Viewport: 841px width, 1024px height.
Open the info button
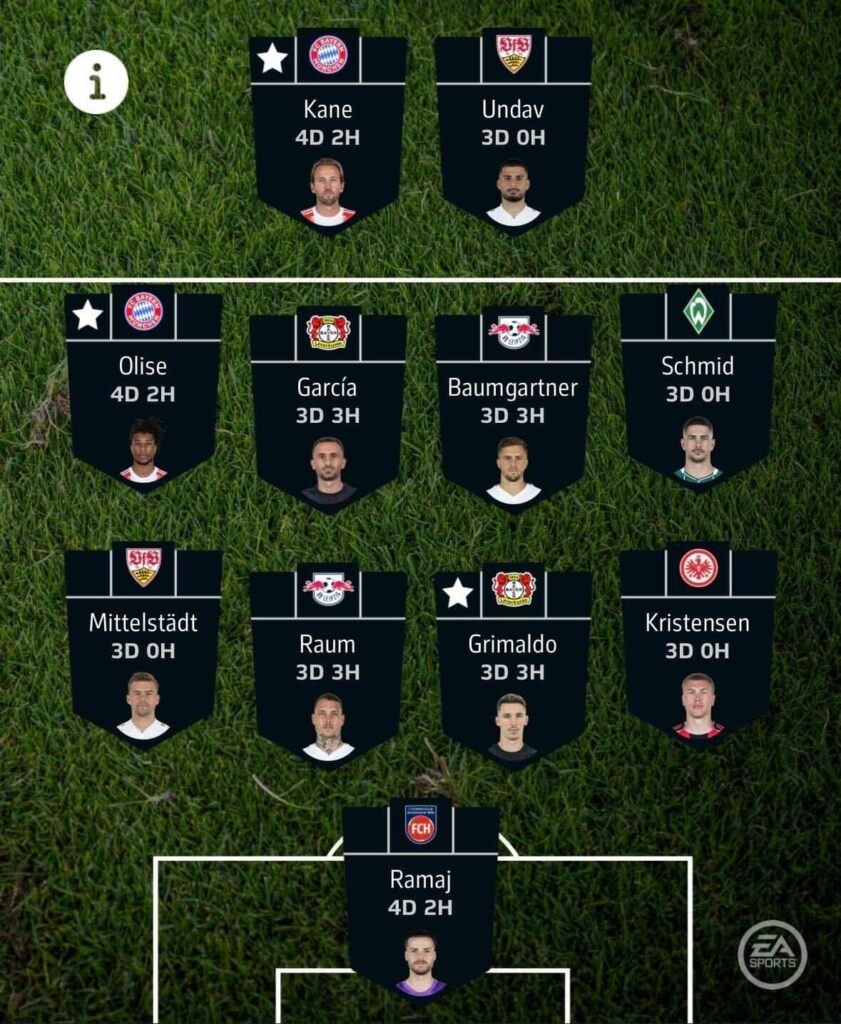[x=96, y=82]
